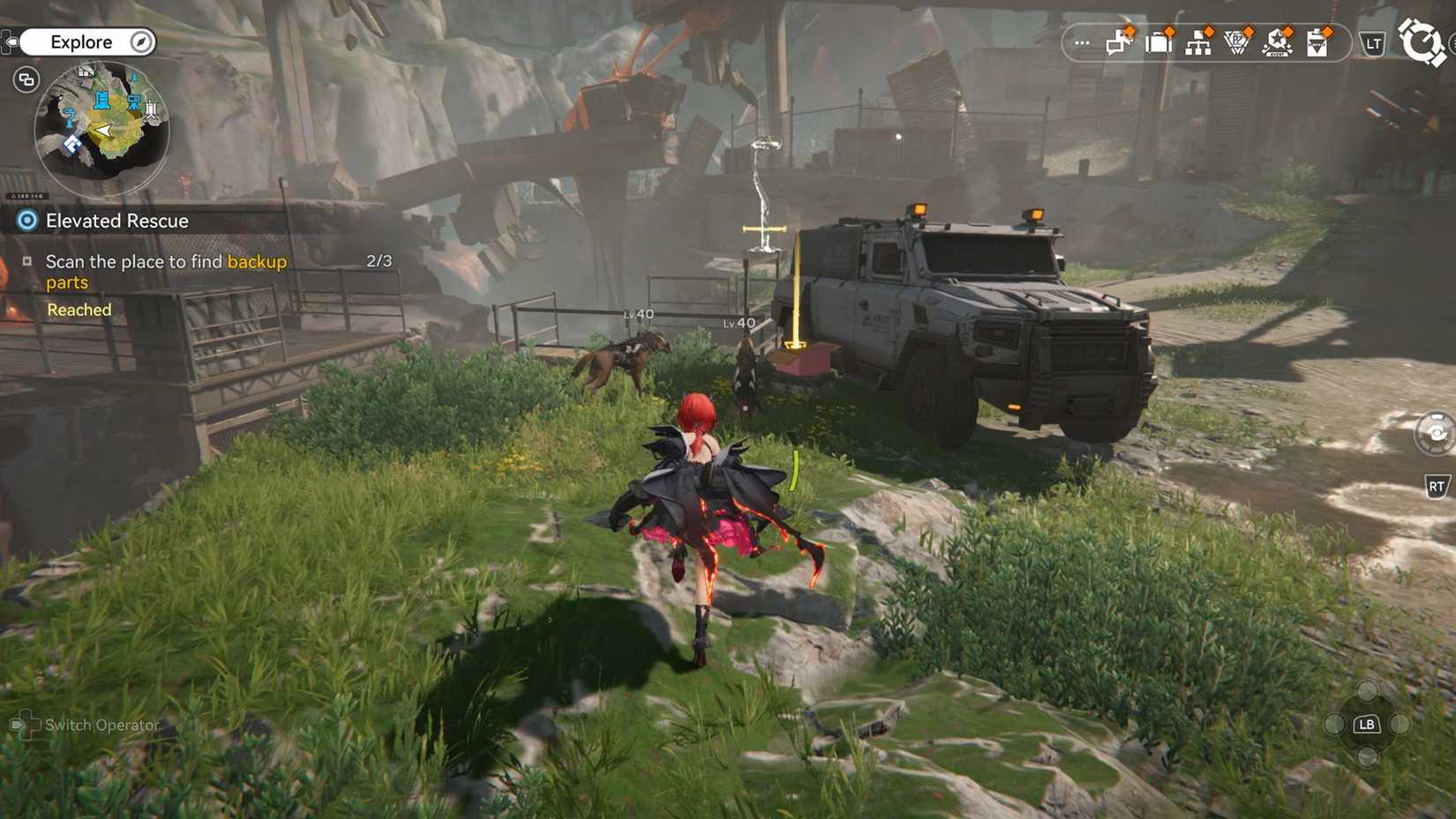
Task: Open the shield-shaped battle pass icon
Action: click(1235, 42)
